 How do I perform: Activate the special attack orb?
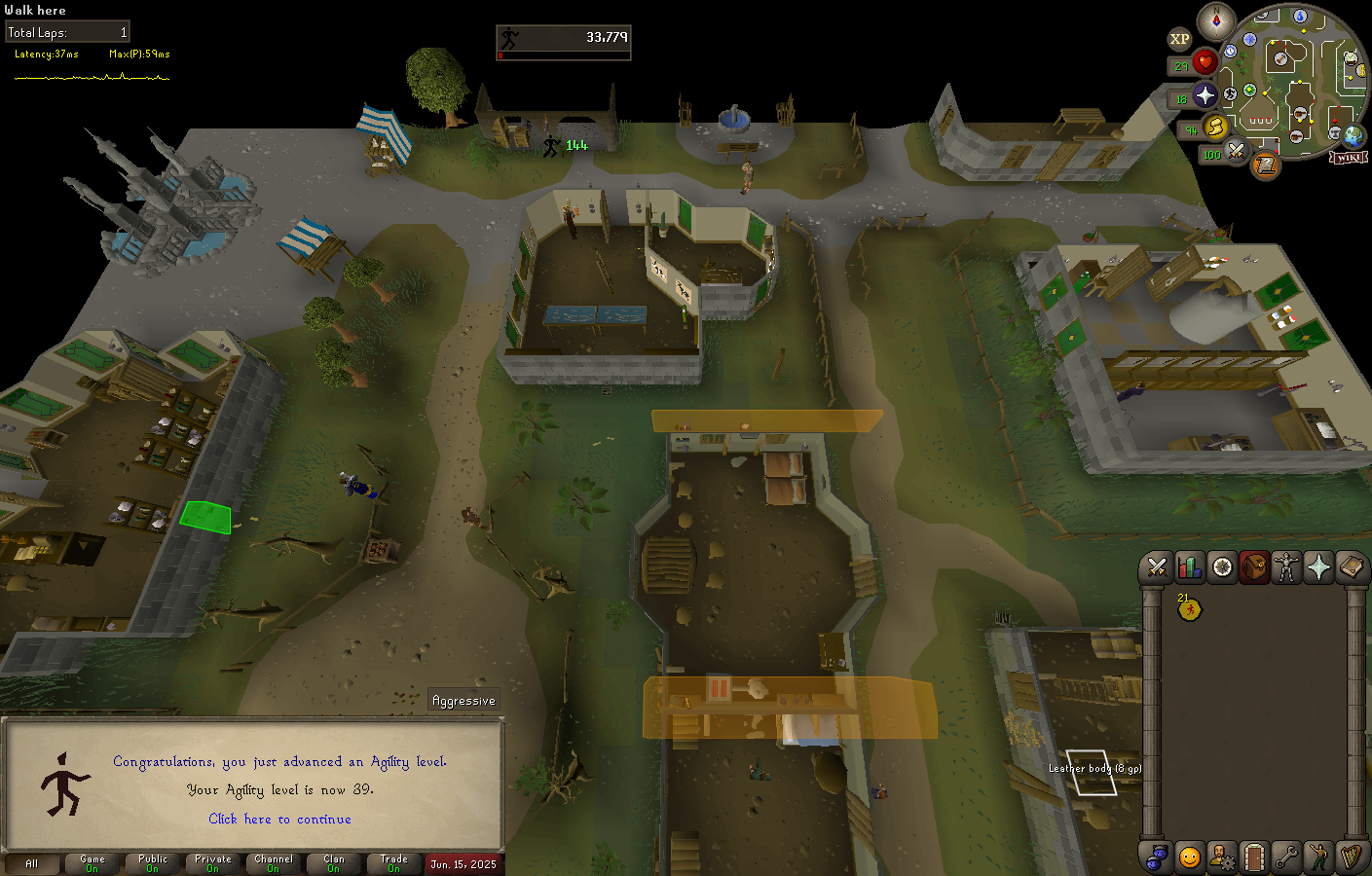click(x=1237, y=151)
